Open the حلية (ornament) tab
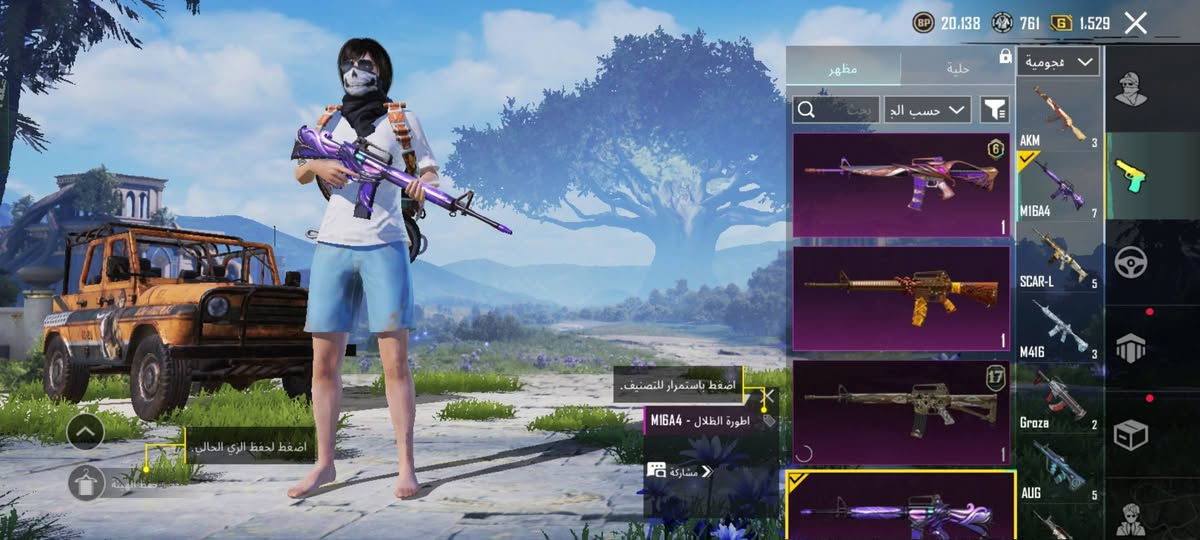The width and height of the screenshot is (1200, 540). click(957, 68)
